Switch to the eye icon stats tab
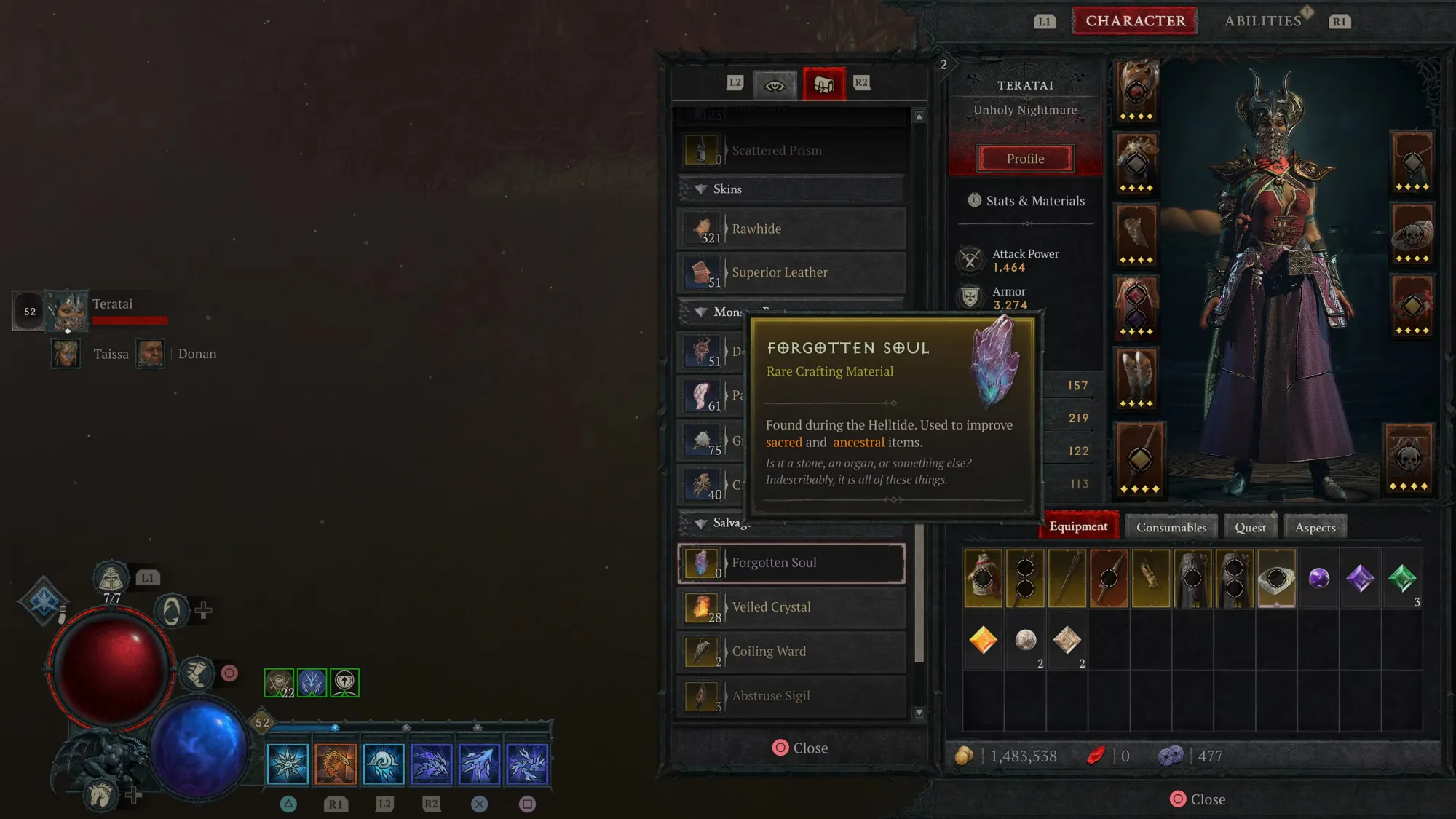The width and height of the screenshot is (1456, 819). (x=774, y=84)
